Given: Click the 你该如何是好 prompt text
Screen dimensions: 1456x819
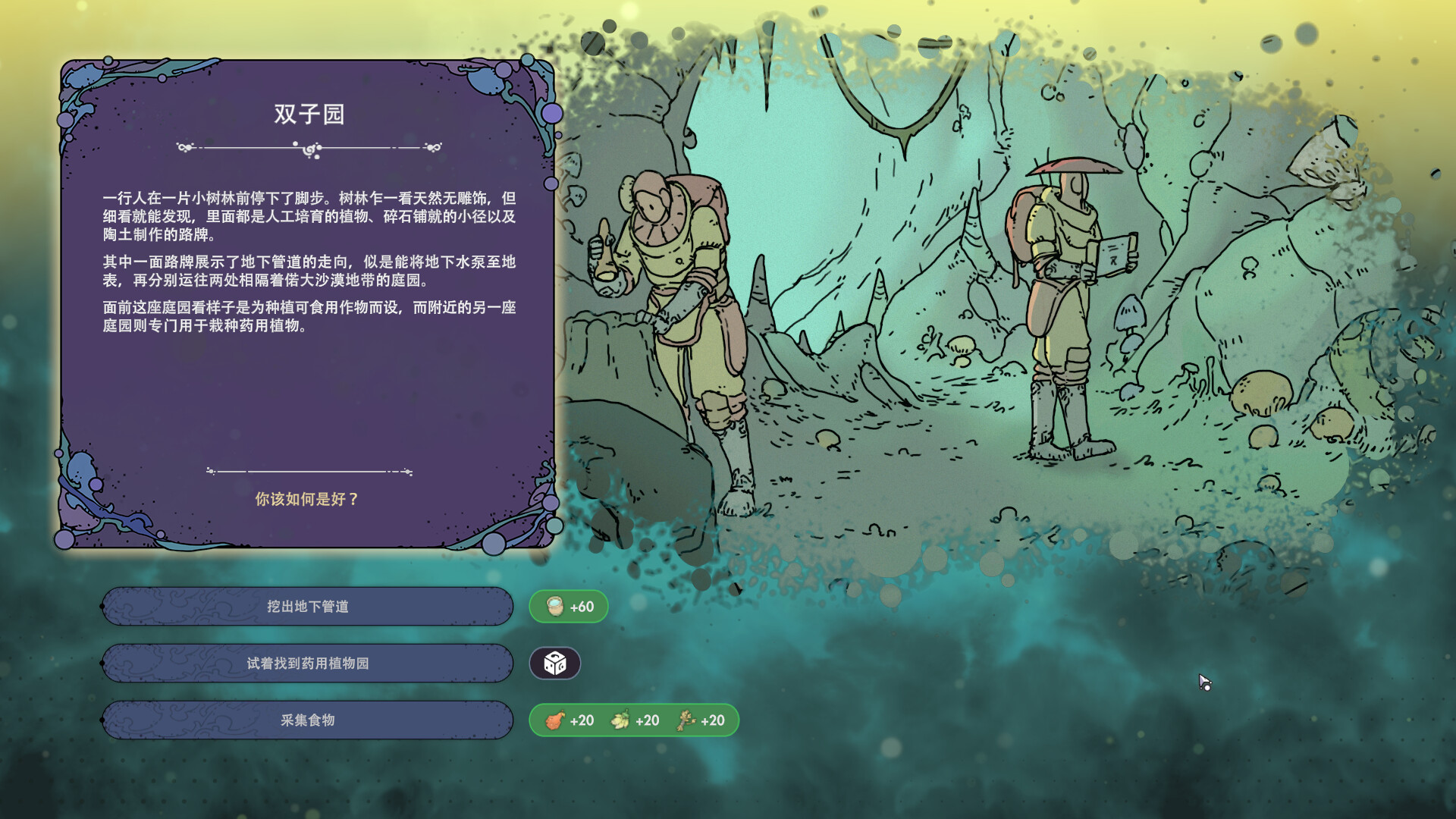Looking at the screenshot, I should coord(308,500).
